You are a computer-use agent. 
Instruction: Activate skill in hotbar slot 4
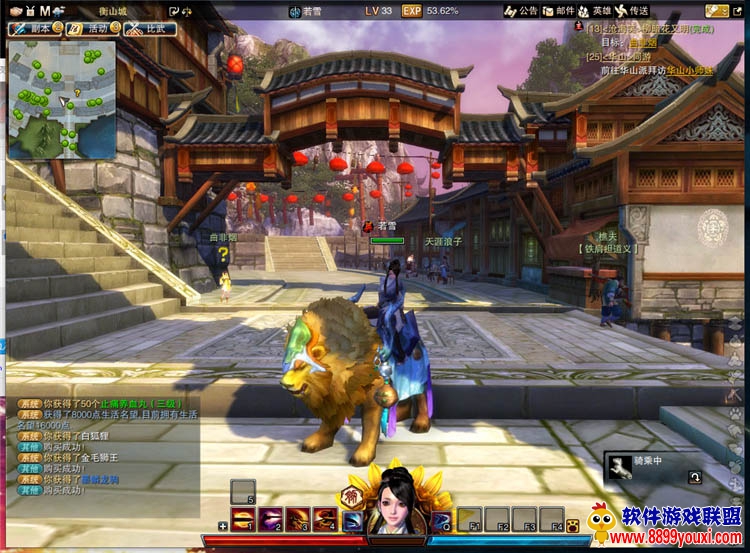pyautogui.click(x=324, y=518)
